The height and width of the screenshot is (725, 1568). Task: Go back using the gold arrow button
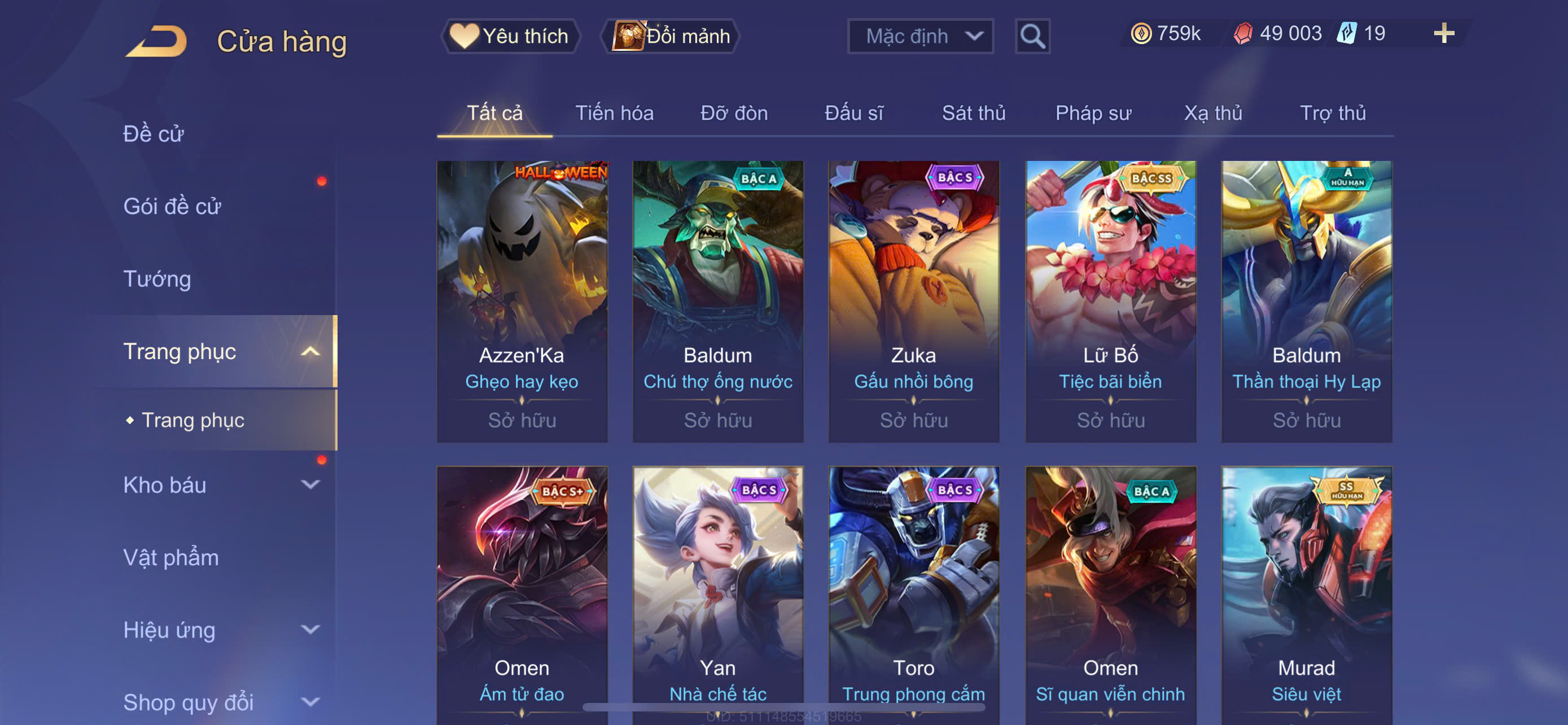(x=156, y=41)
